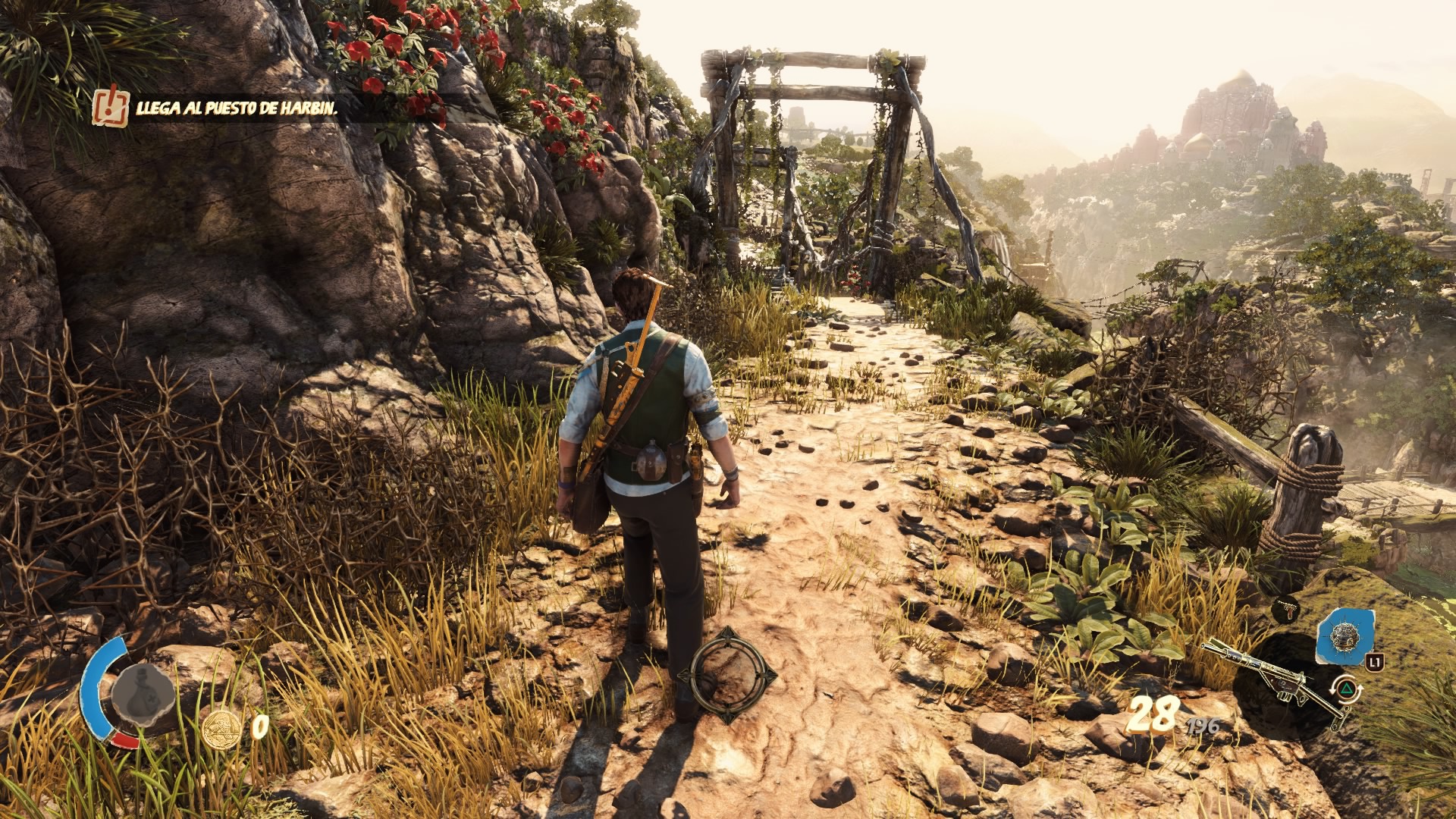The width and height of the screenshot is (1456, 819).
Task: Activate the blue amulet ability icon
Action: (1344, 635)
